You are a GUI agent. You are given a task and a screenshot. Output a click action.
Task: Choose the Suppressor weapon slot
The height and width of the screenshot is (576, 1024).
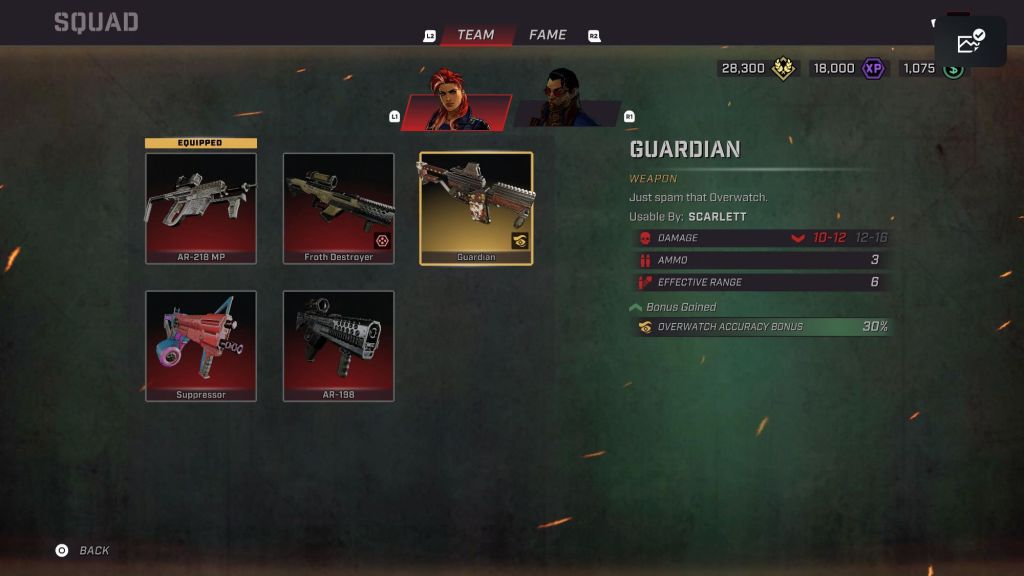coord(201,346)
